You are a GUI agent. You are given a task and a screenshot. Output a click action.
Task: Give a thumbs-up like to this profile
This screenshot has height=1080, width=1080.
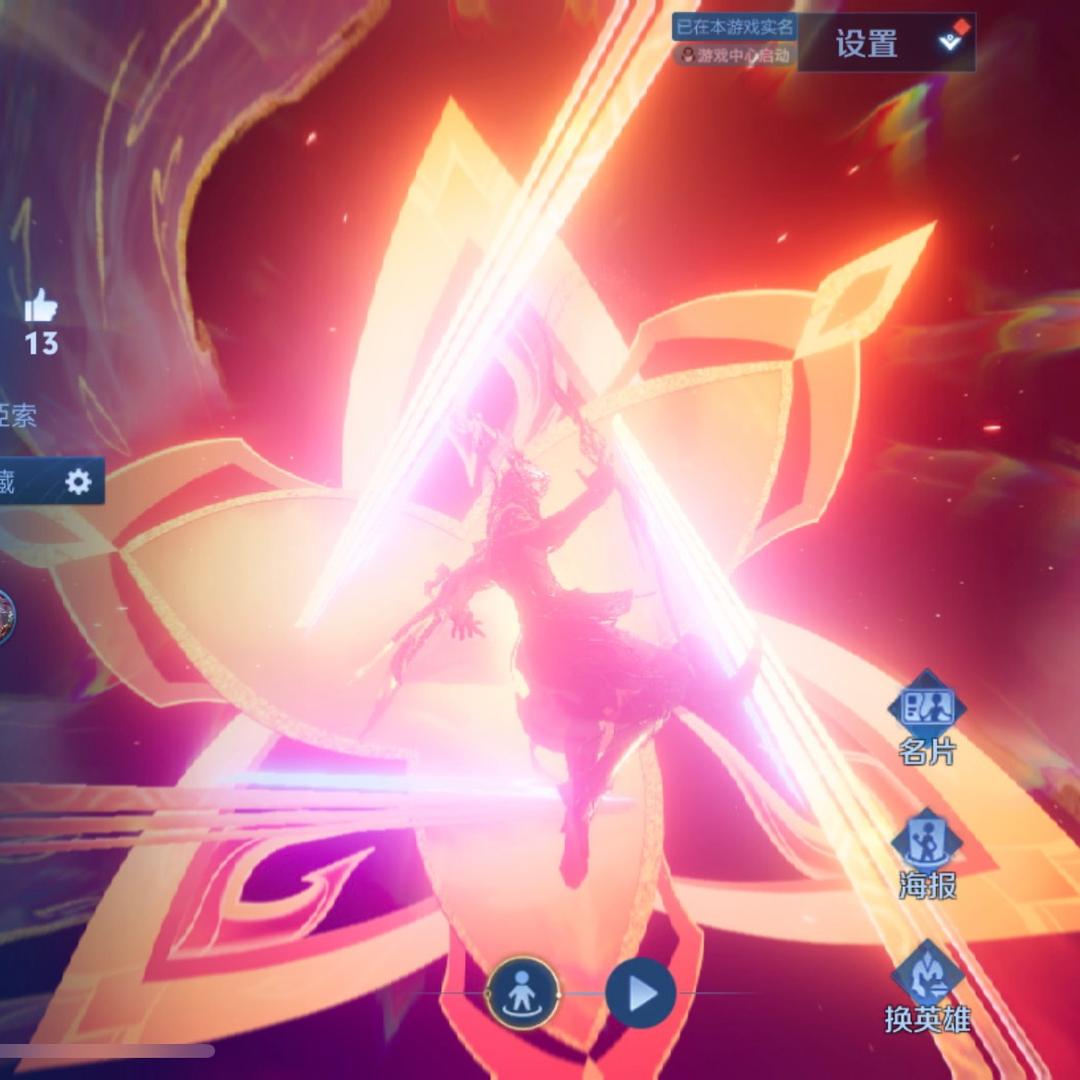pos(41,305)
